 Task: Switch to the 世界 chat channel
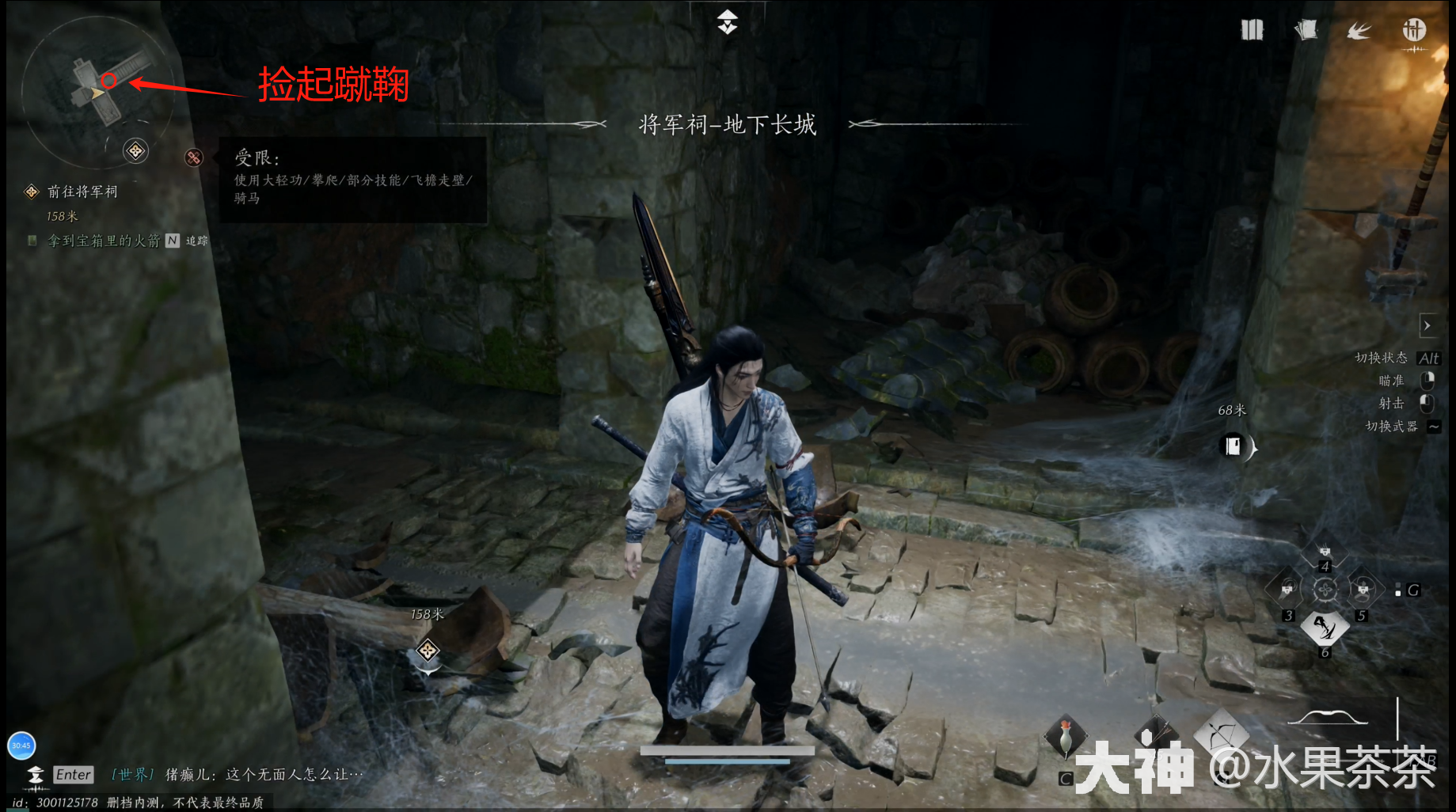coord(131,776)
